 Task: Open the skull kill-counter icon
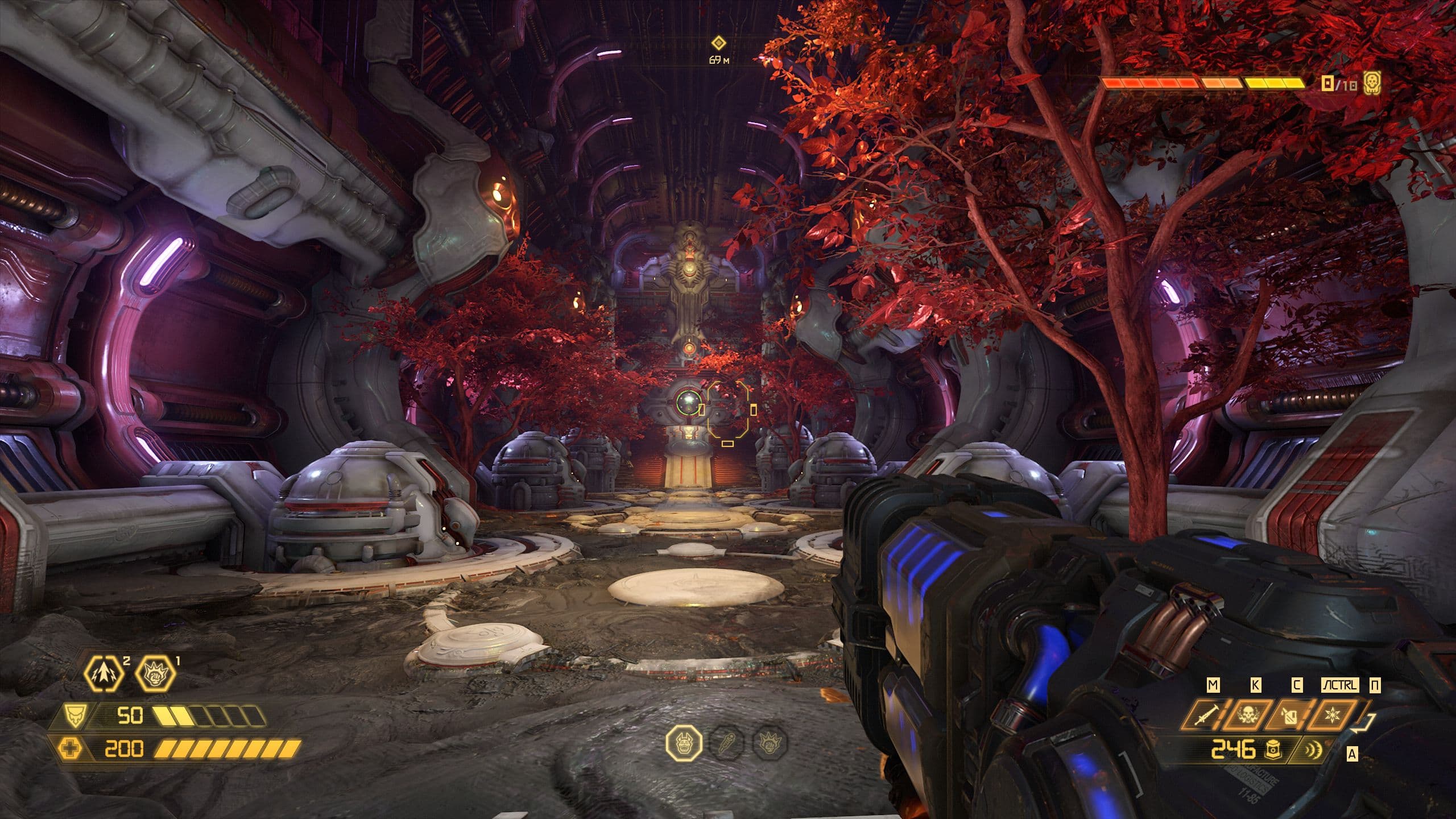[x=1372, y=84]
